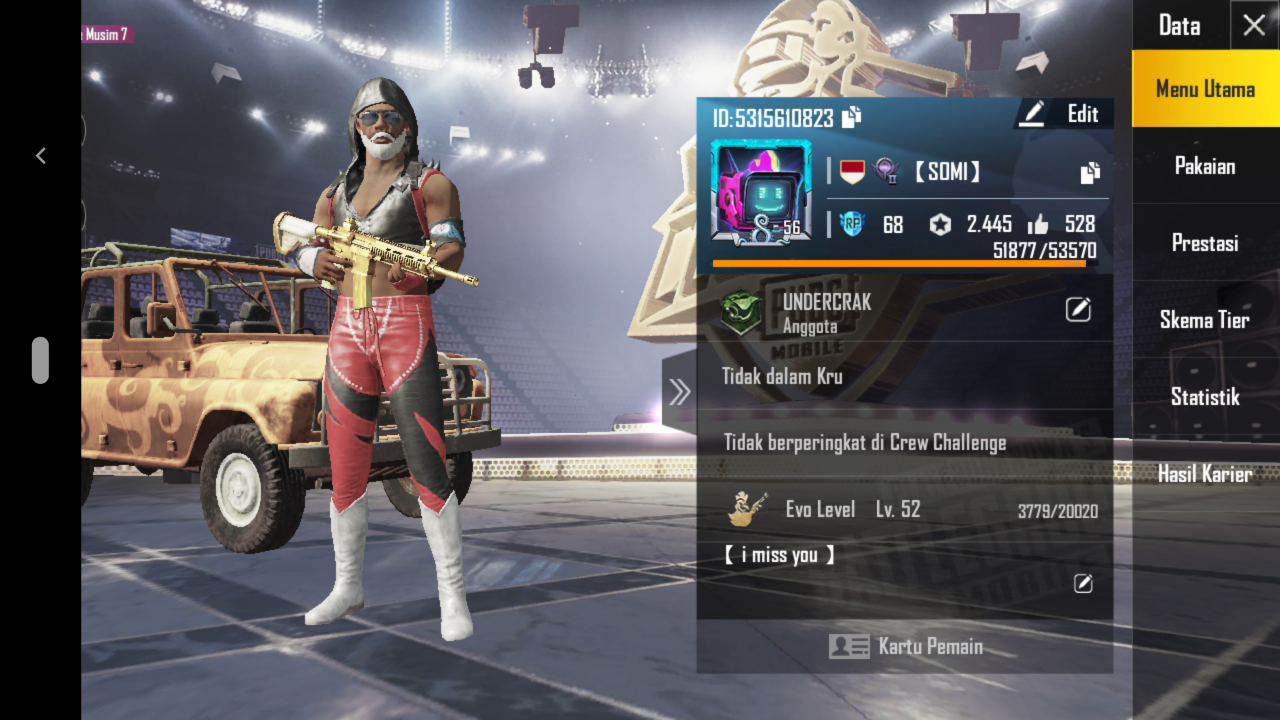Click the Edit profile button

1059,114
